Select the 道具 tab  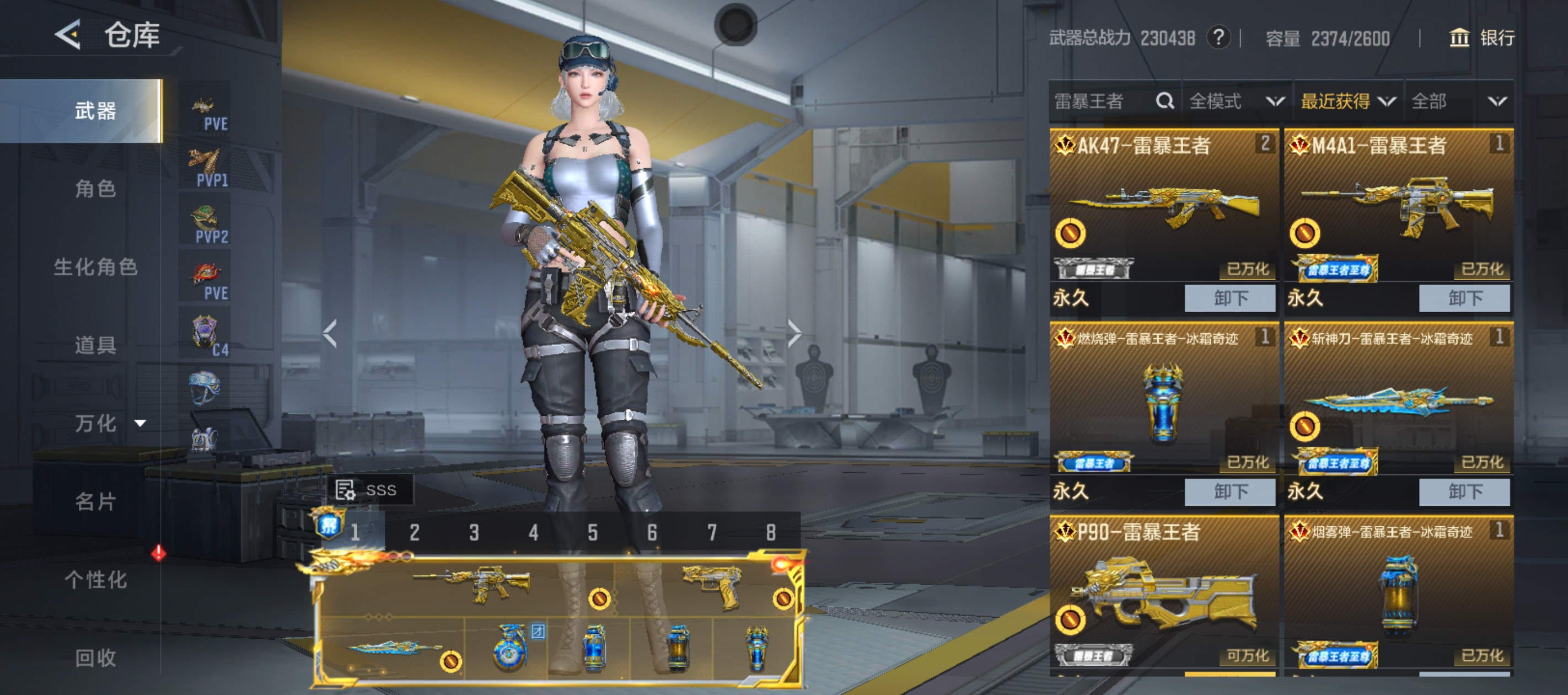(95, 345)
